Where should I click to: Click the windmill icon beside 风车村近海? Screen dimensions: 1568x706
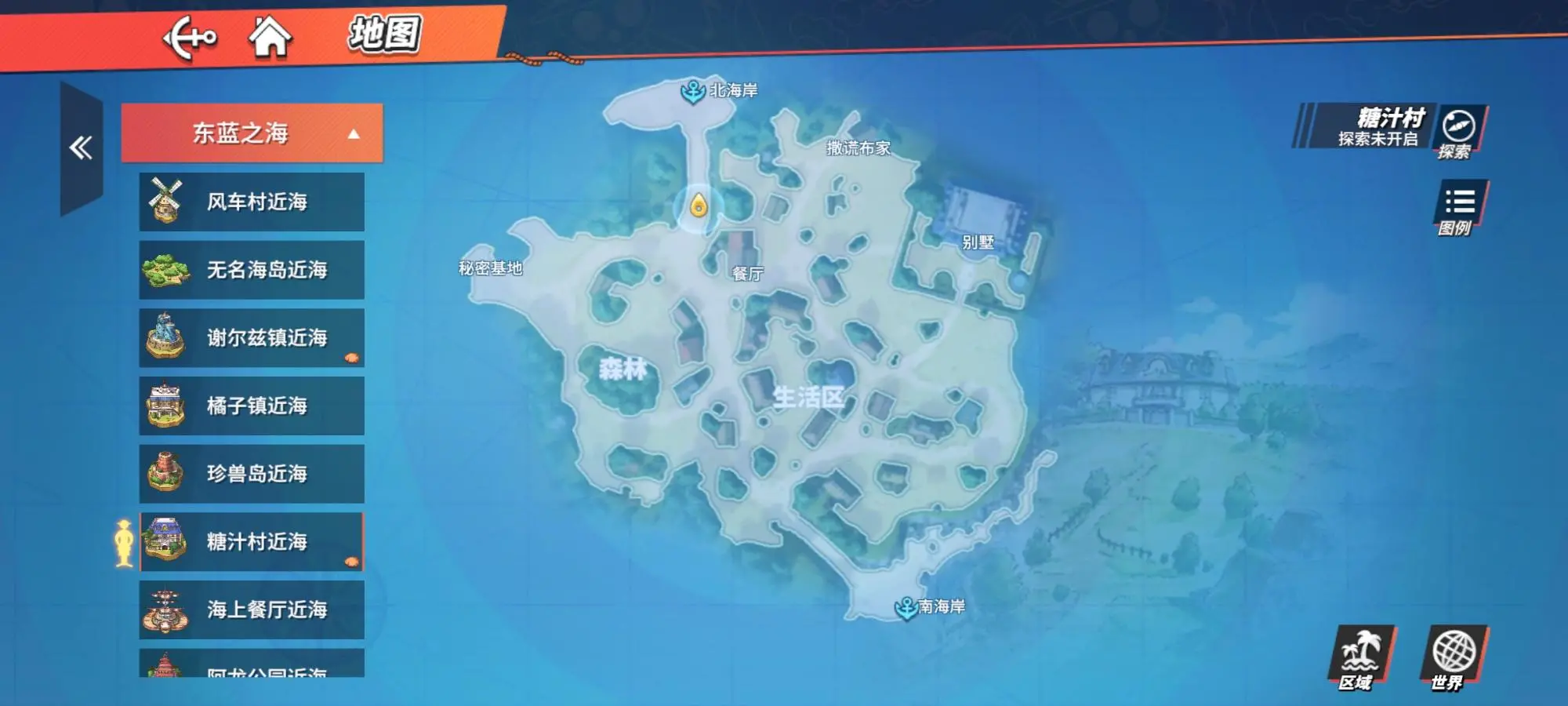point(166,202)
